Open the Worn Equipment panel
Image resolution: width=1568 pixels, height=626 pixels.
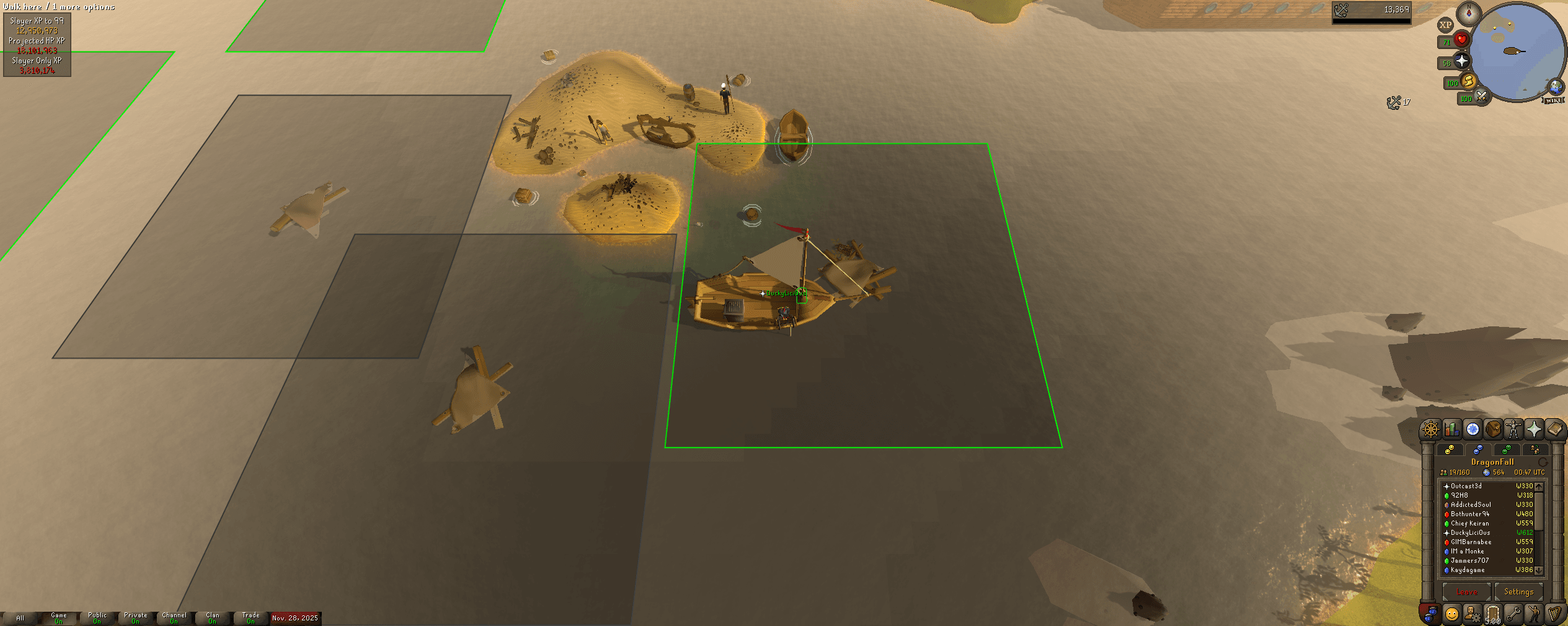pyautogui.click(x=1515, y=430)
